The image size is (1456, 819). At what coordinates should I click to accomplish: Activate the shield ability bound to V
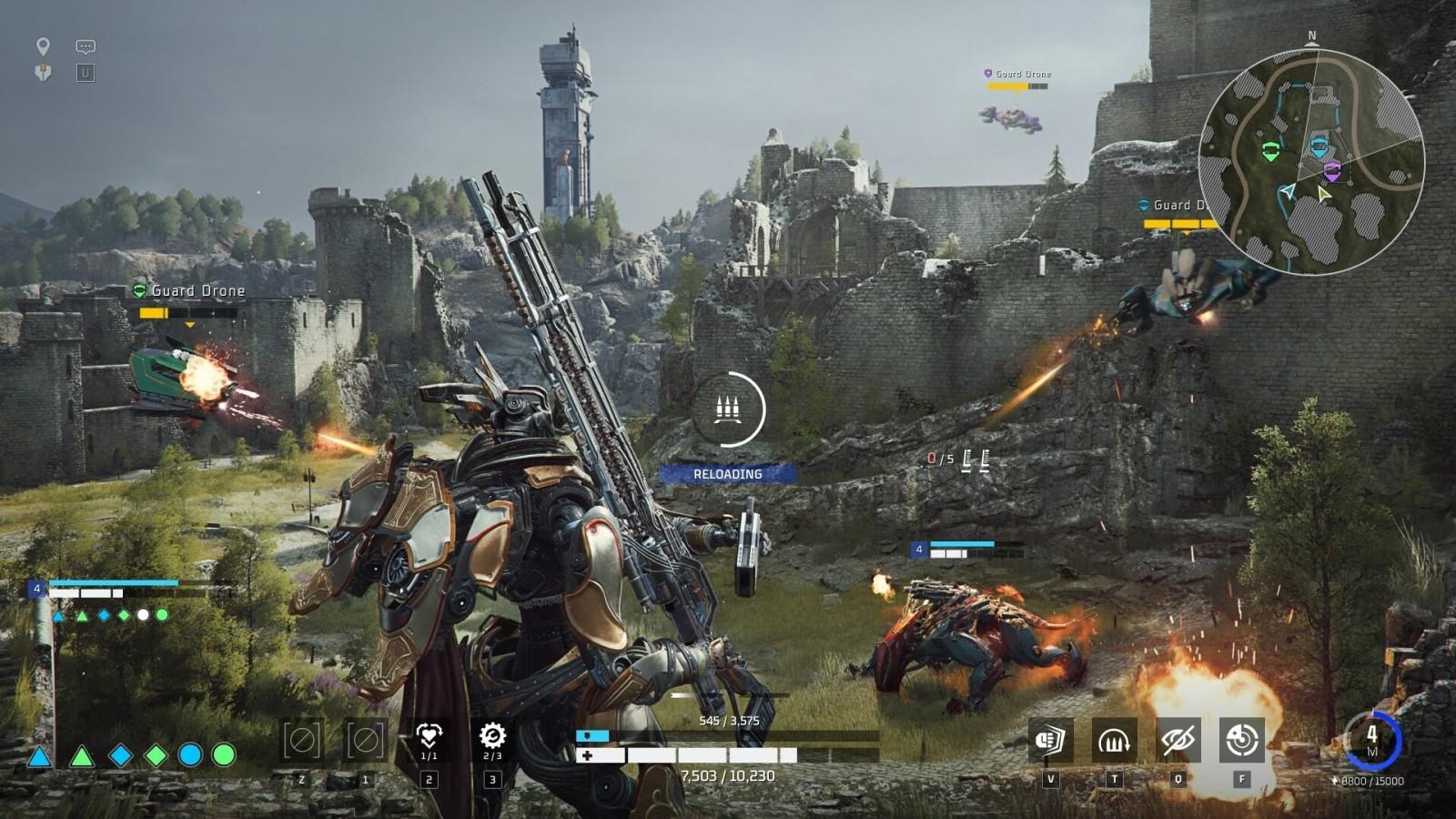[1048, 740]
